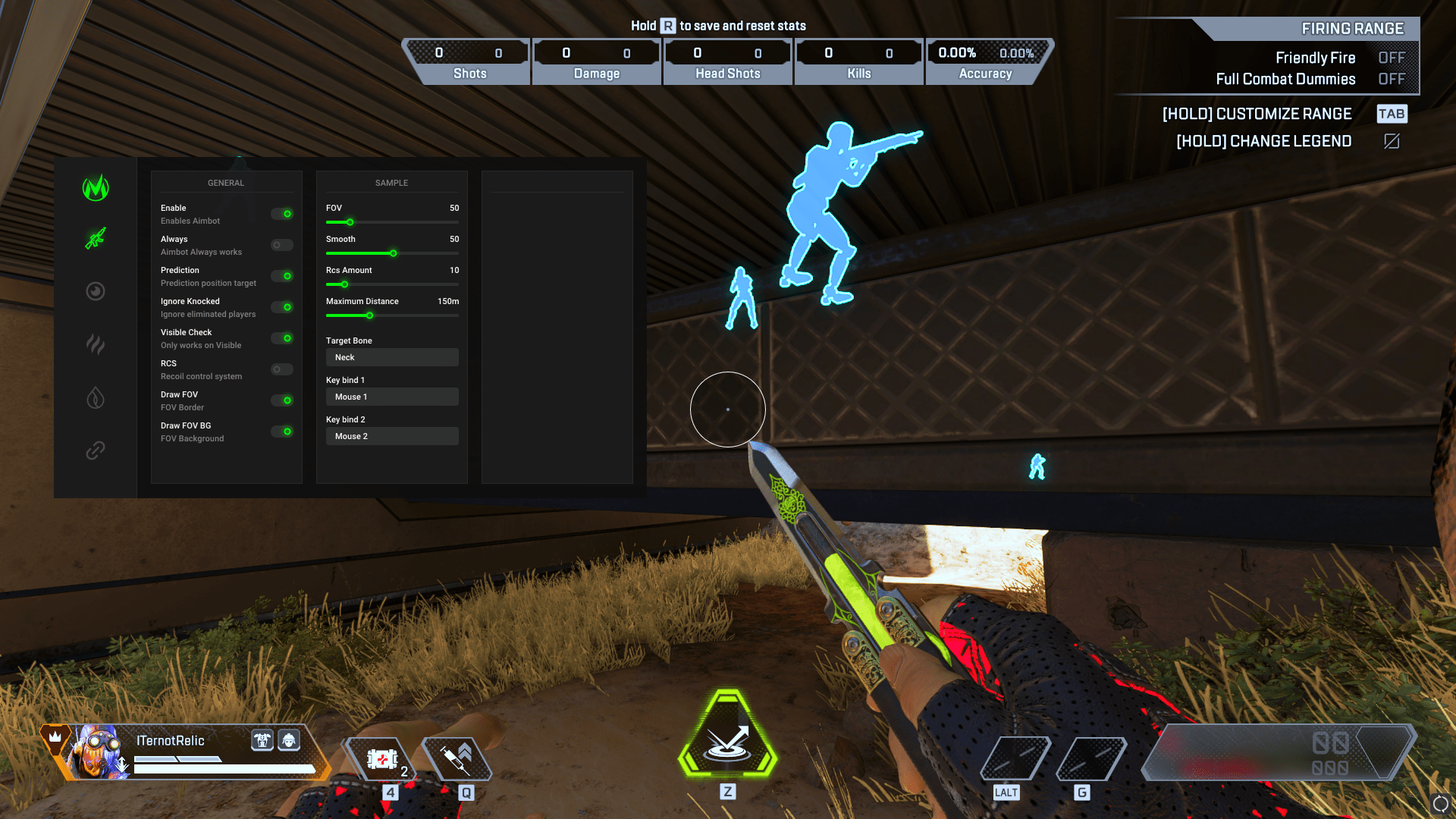The height and width of the screenshot is (819, 1456).
Task: Select the shield cell item slot
Action: (382, 759)
